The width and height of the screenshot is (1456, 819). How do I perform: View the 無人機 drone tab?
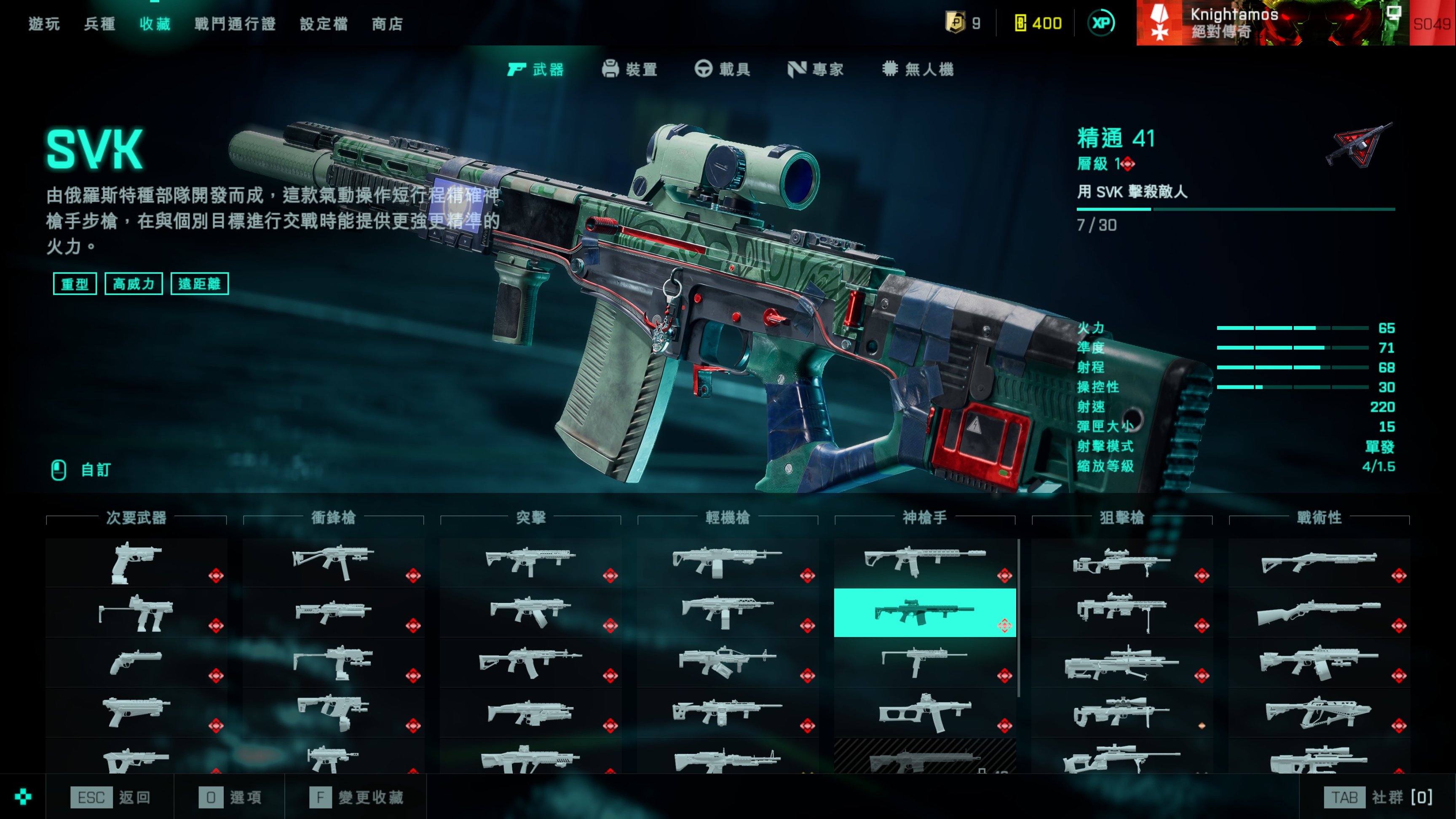pos(918,70)
